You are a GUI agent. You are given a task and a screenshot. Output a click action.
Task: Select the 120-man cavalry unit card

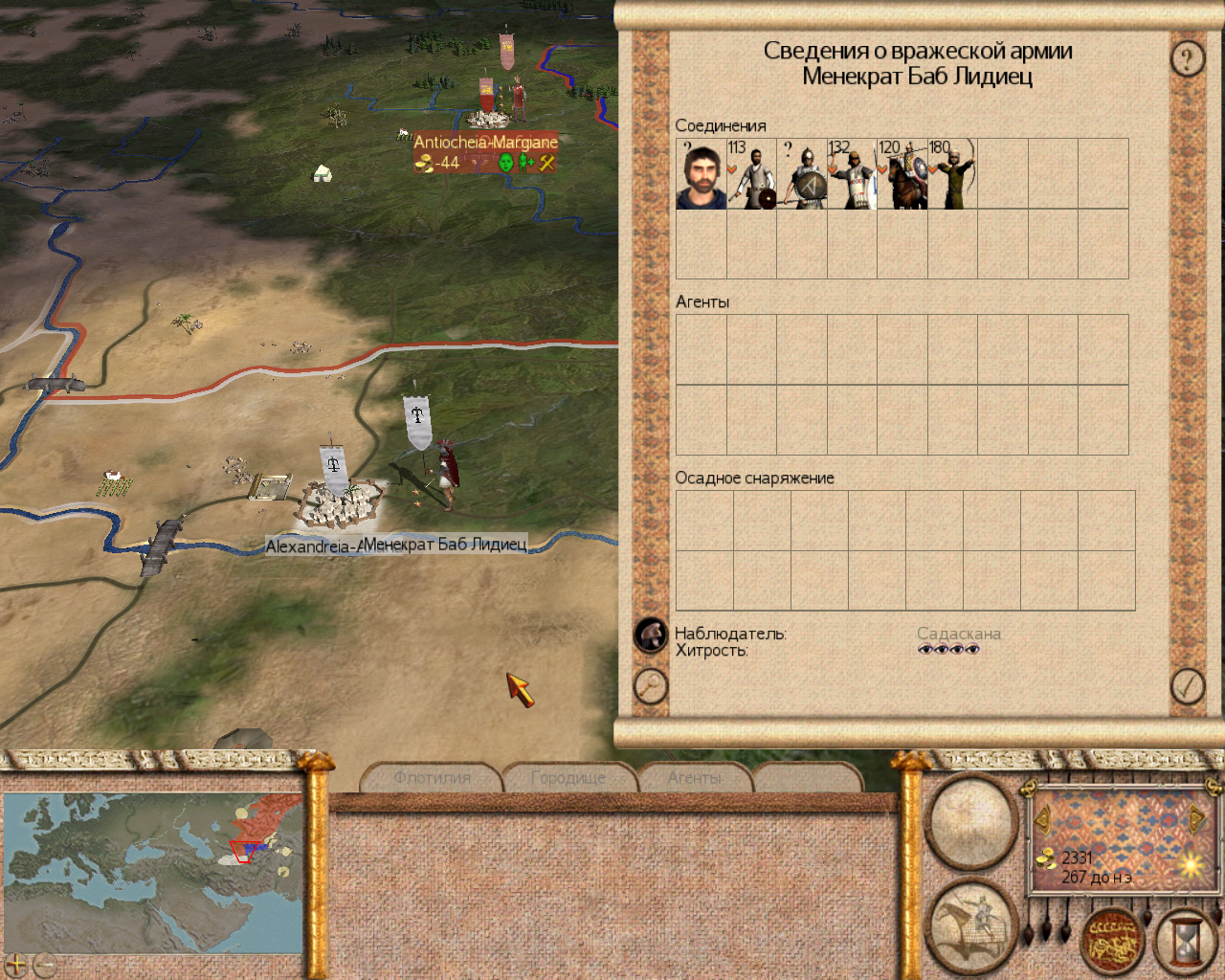point(902,174)
